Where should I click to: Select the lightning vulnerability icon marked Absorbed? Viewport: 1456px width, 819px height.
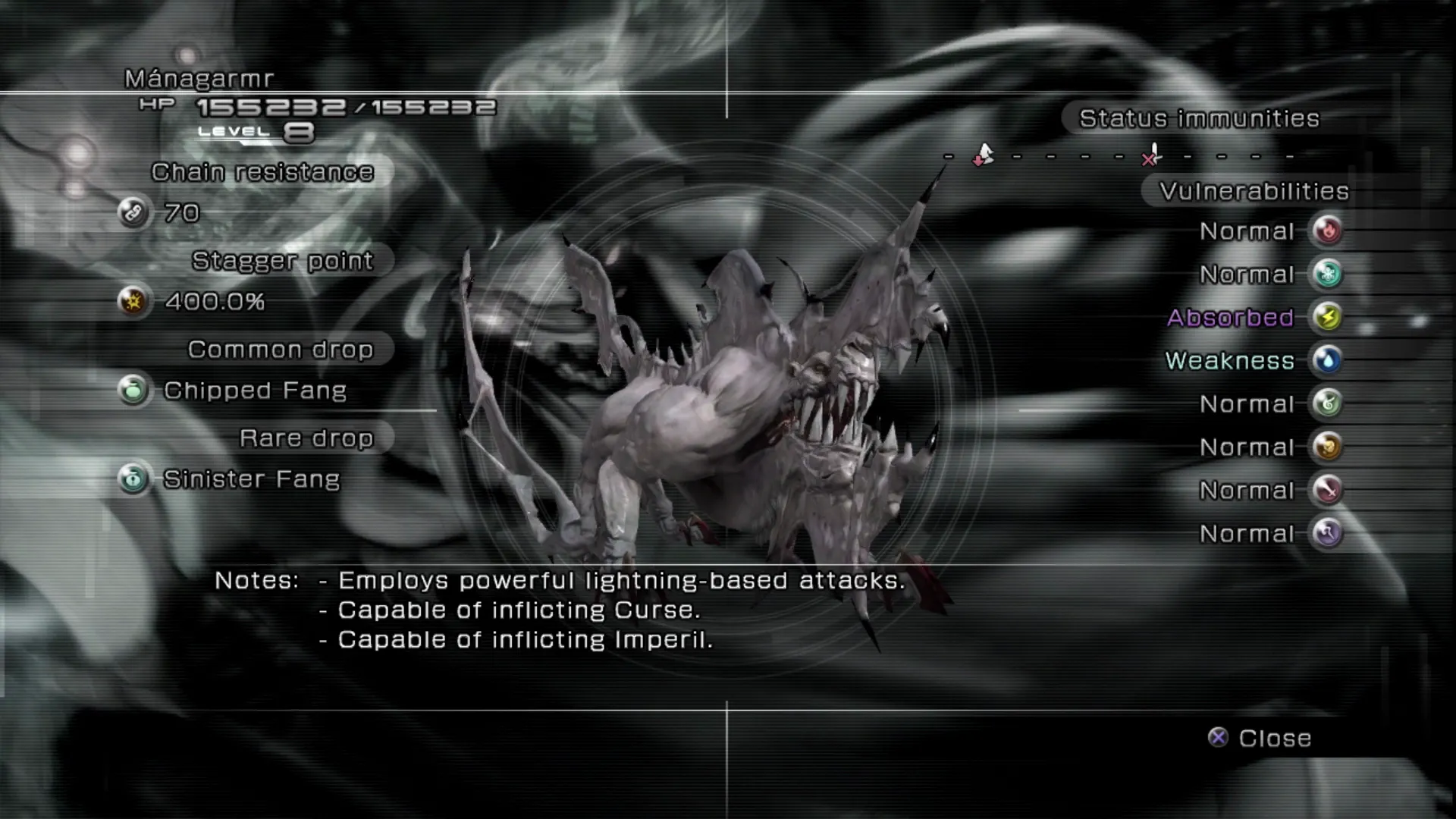click(x=1327, y=317)
